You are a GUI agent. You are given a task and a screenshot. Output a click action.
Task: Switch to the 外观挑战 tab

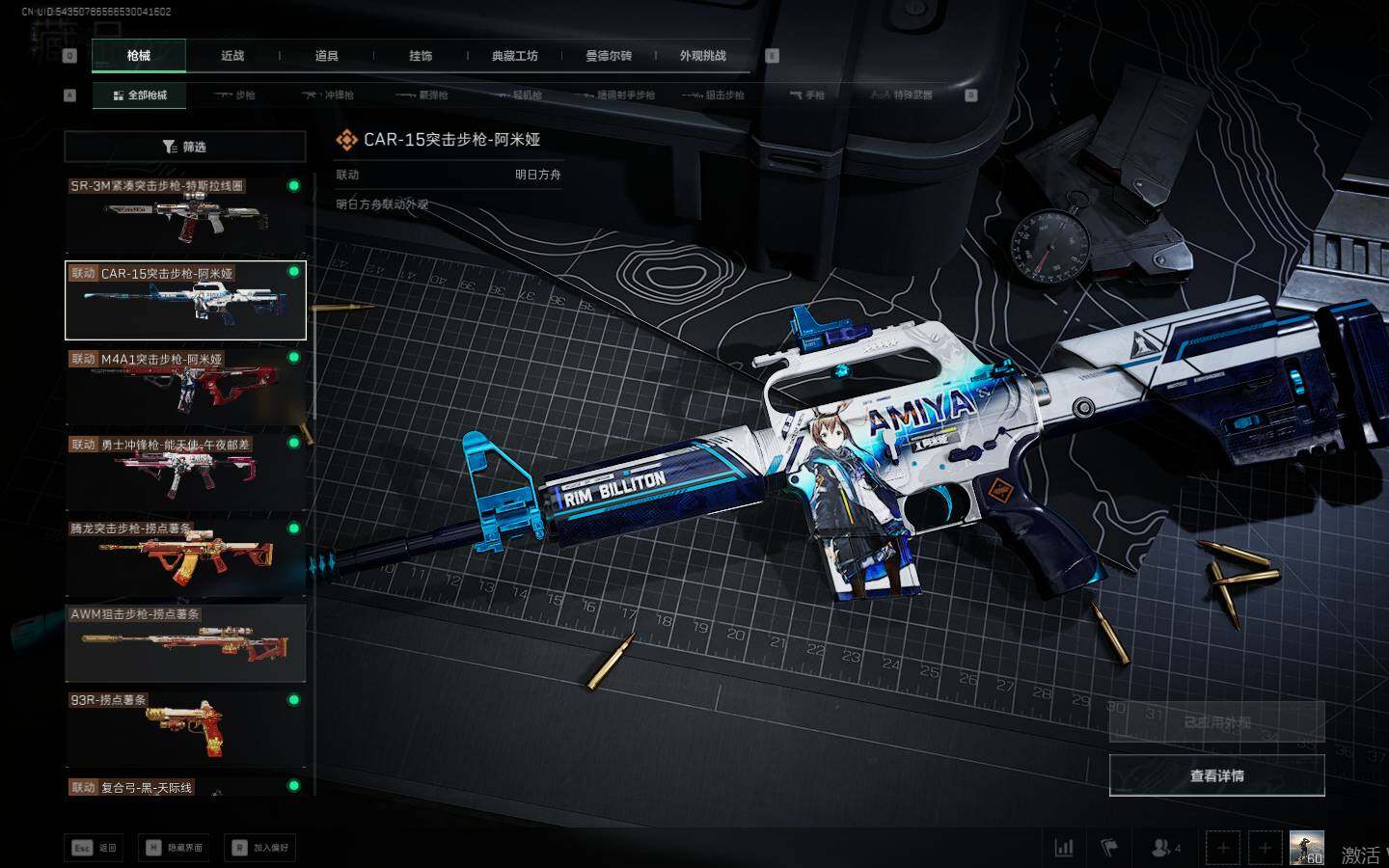[702, 56]
